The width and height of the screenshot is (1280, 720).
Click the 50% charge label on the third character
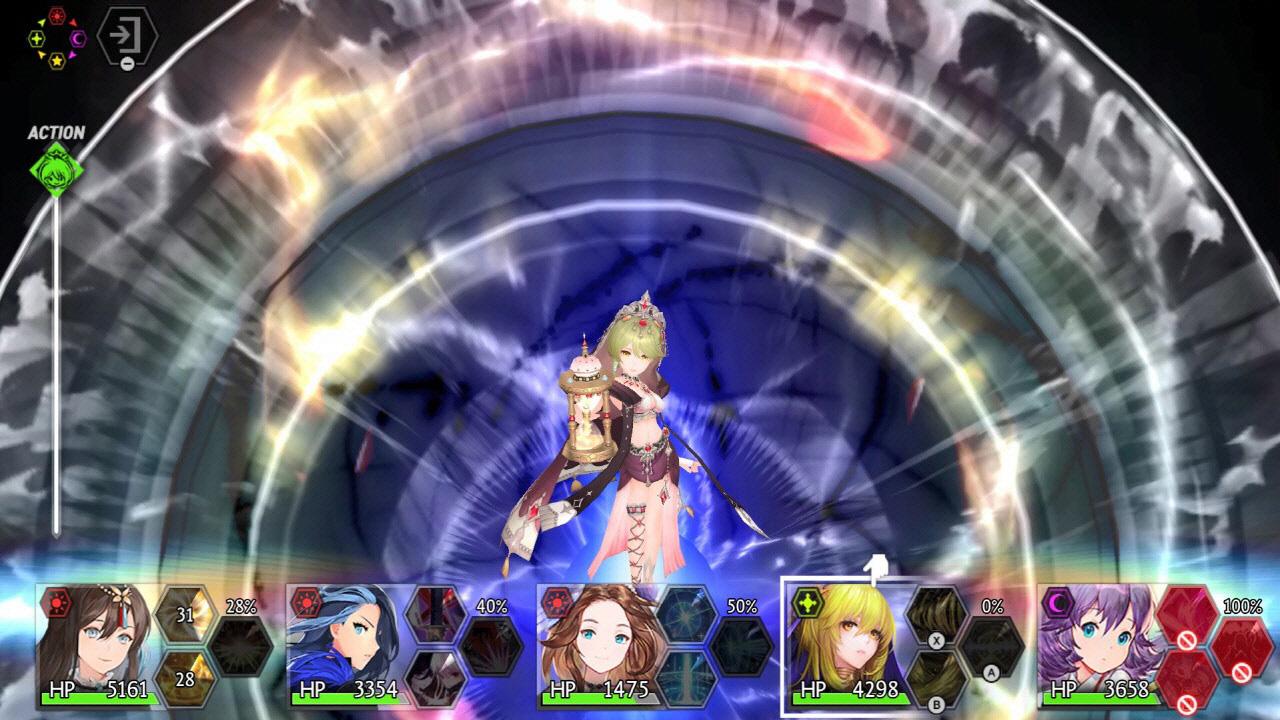[x=742, y=604]
